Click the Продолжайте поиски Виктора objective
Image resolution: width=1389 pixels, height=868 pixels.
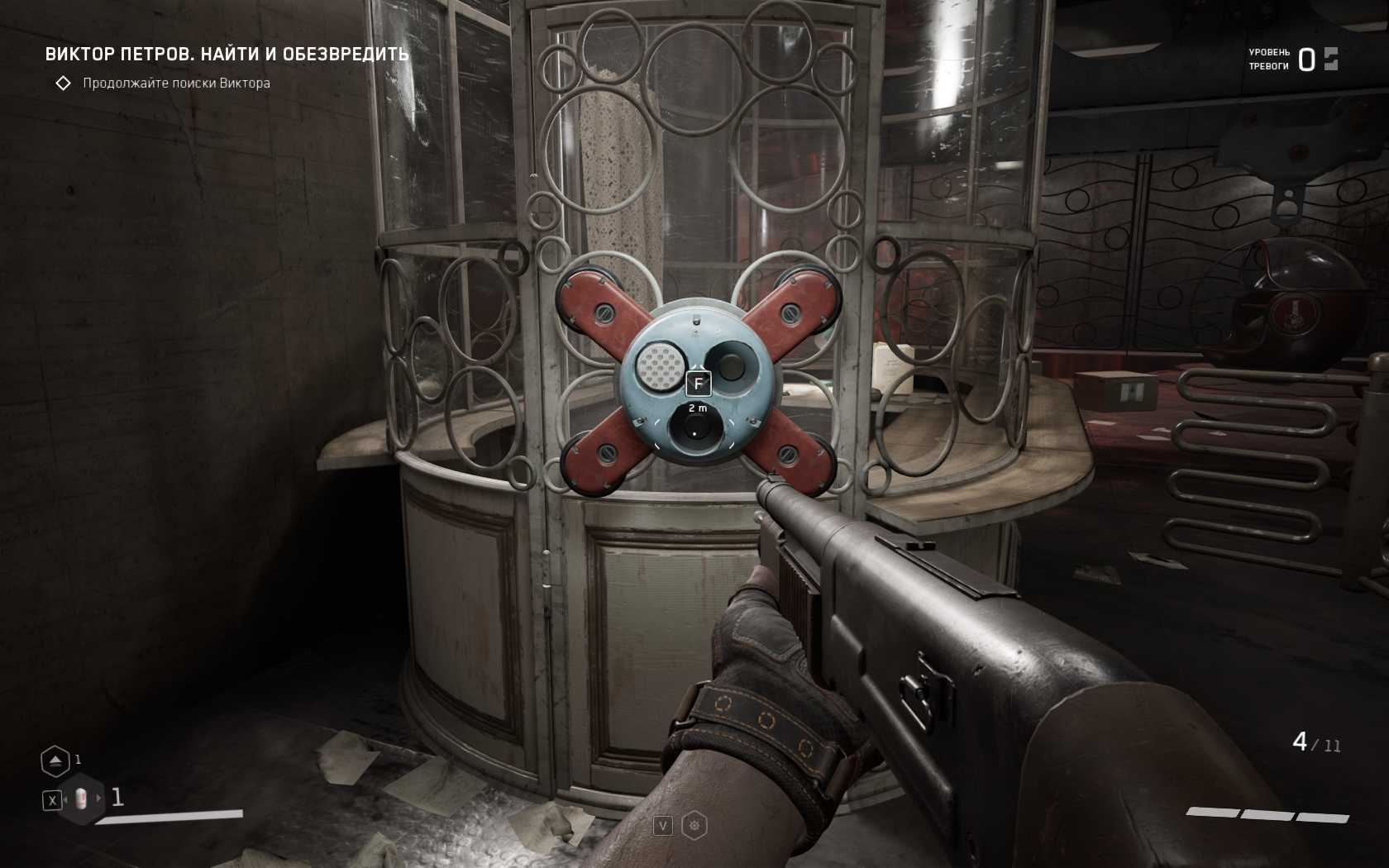click(176, 83)
